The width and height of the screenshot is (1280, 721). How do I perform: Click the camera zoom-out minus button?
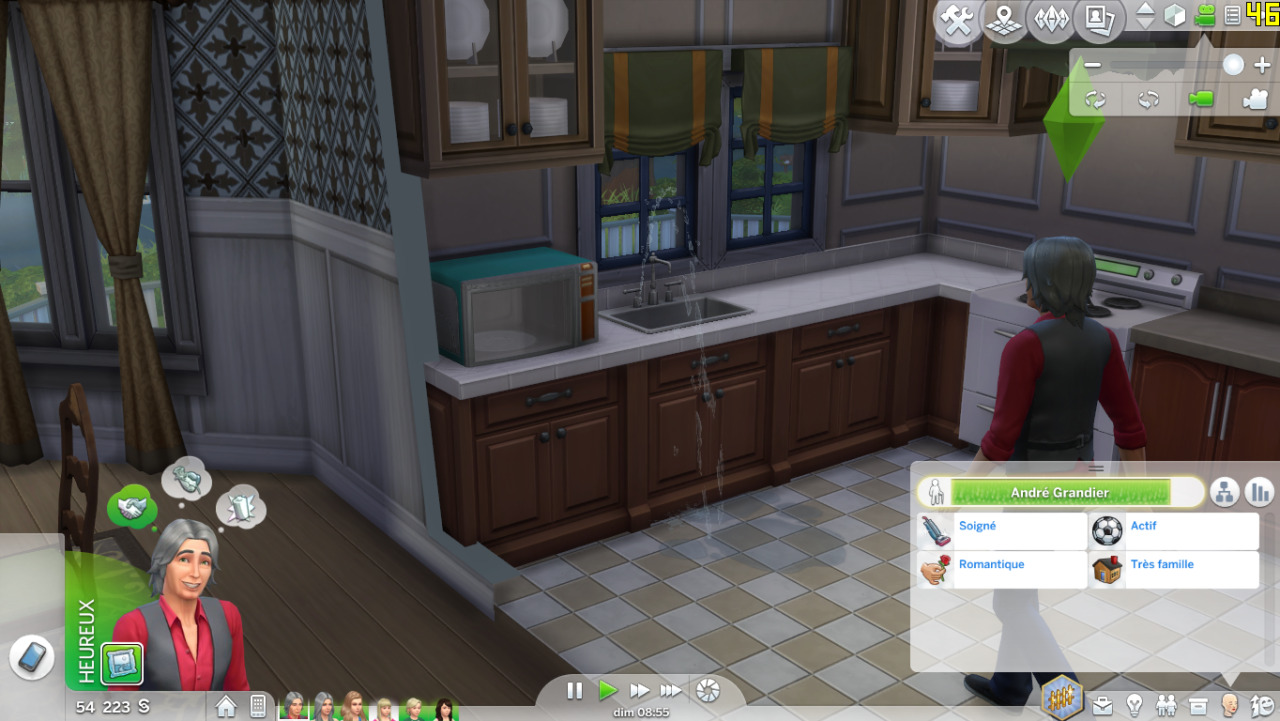1092,66
